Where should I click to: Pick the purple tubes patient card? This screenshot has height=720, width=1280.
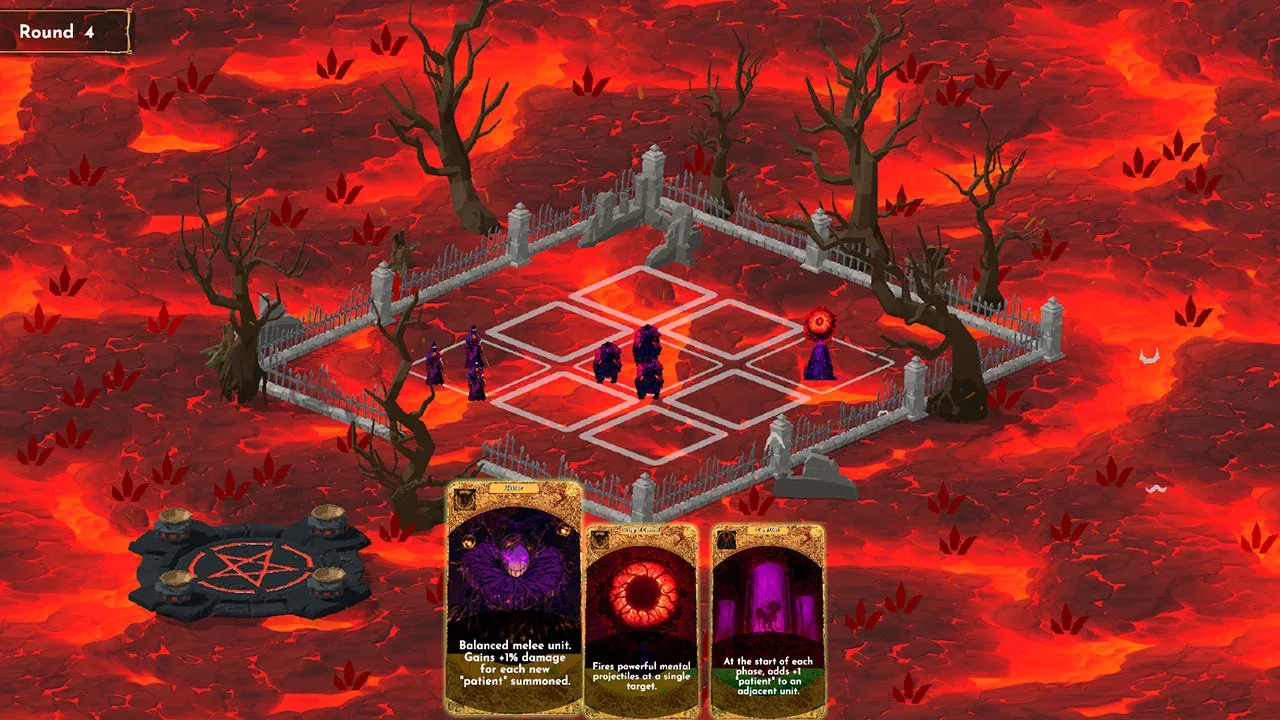point(768,620)
